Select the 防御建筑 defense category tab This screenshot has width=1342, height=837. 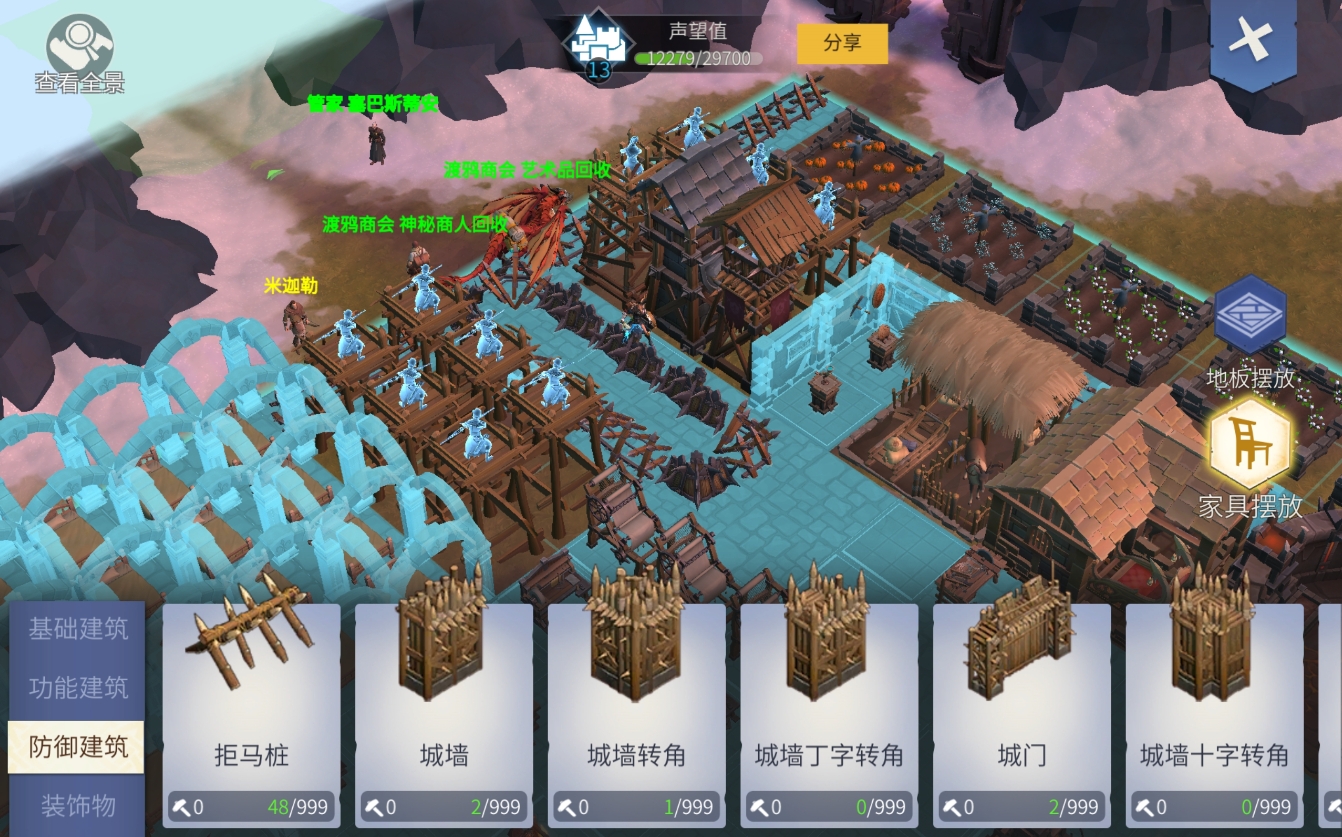(78, 746)
